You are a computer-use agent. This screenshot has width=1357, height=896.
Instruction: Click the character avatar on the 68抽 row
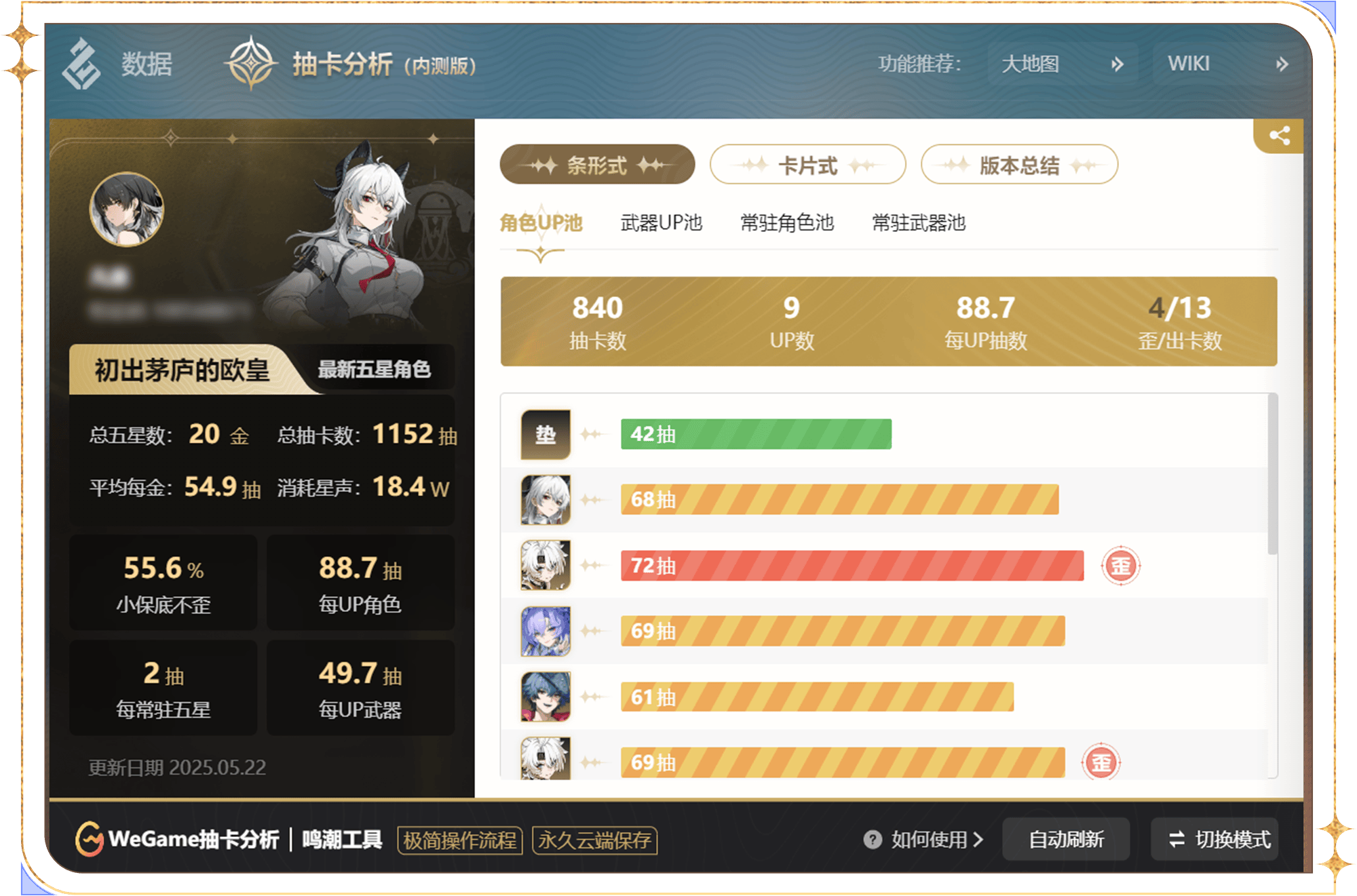pyautogui.click(x=545, y=499)
